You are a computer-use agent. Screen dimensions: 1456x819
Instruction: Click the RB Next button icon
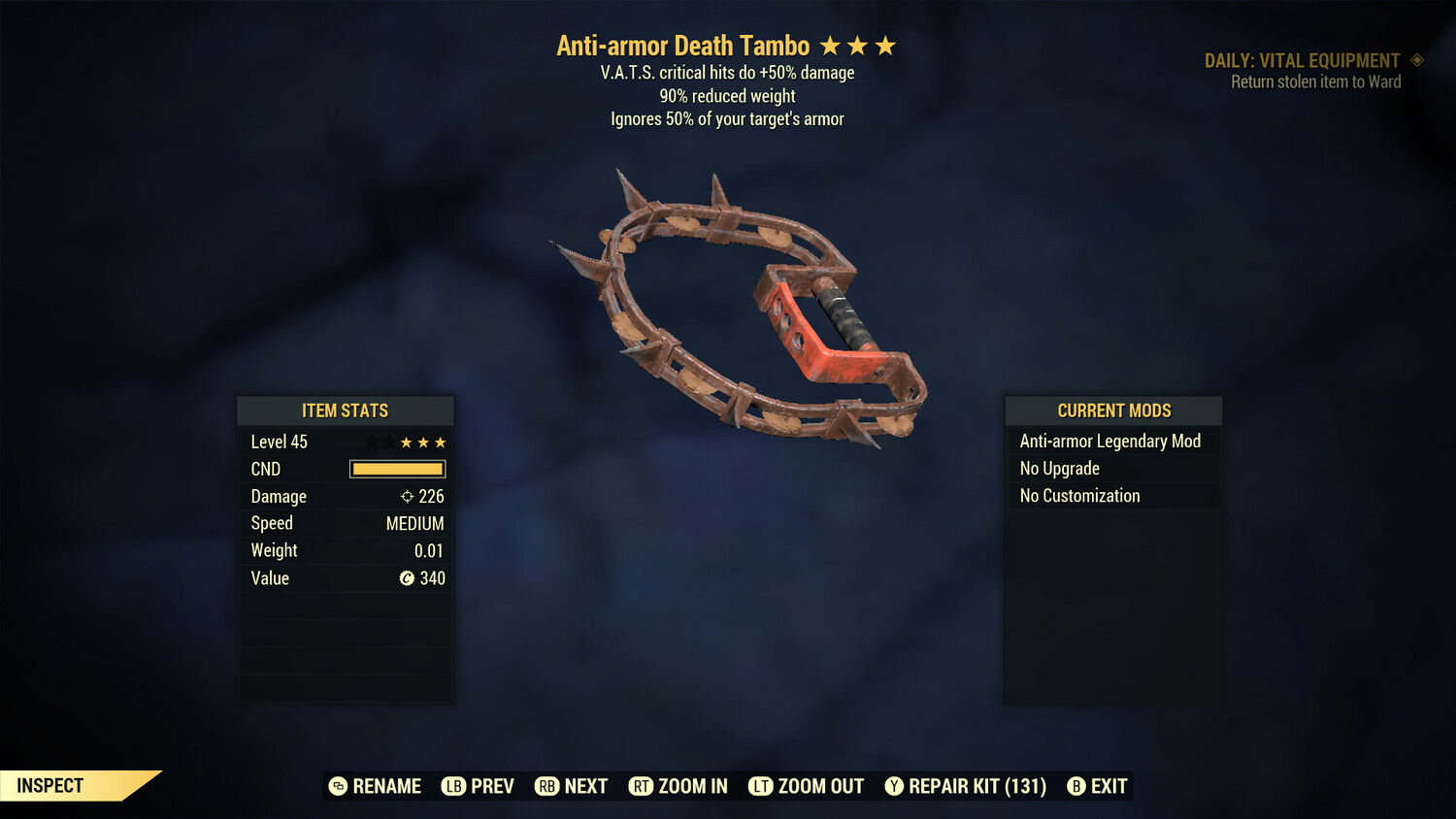pyautogui.click(x=546, y=786)
